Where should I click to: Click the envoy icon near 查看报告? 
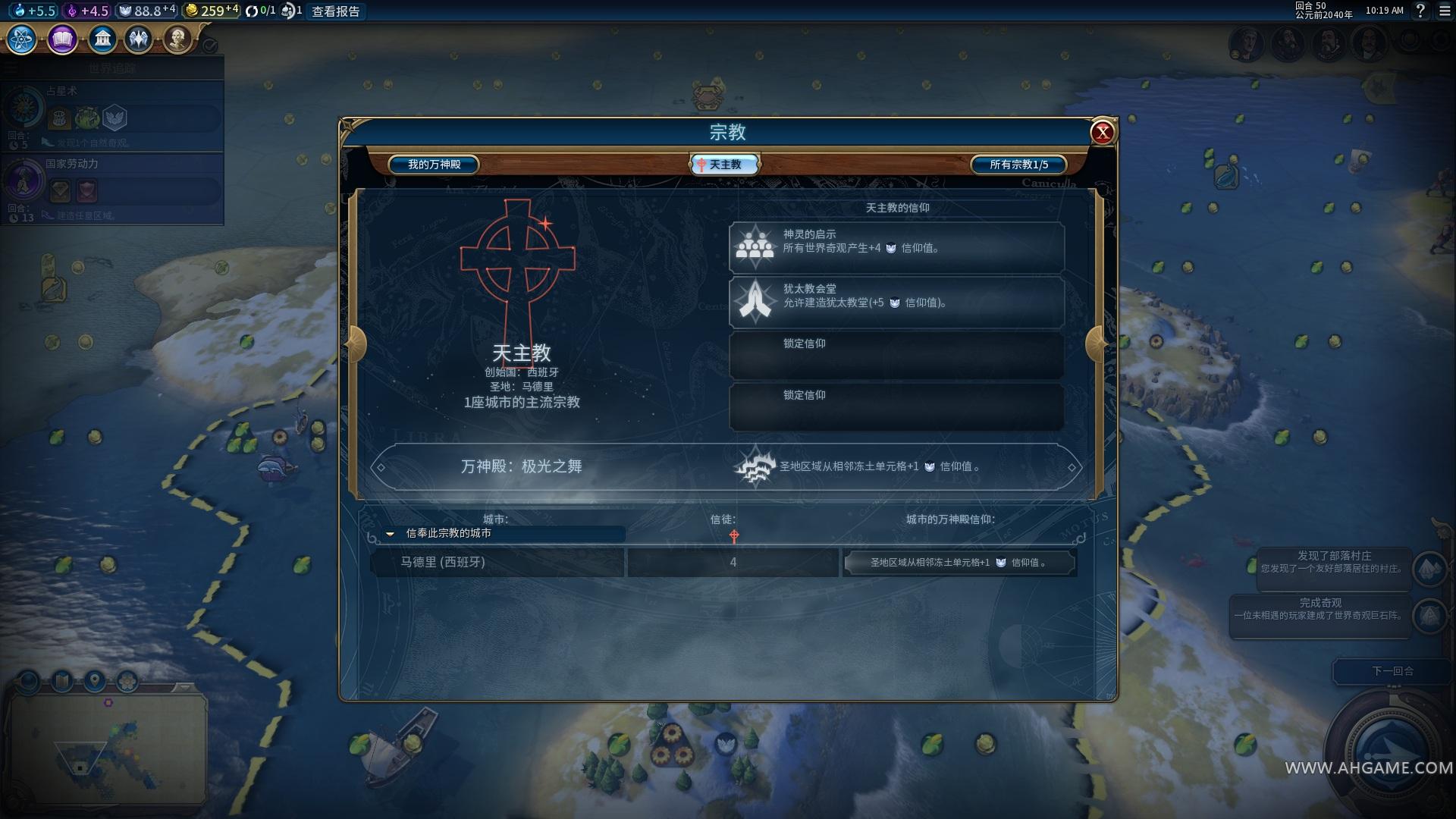[288, 11]
